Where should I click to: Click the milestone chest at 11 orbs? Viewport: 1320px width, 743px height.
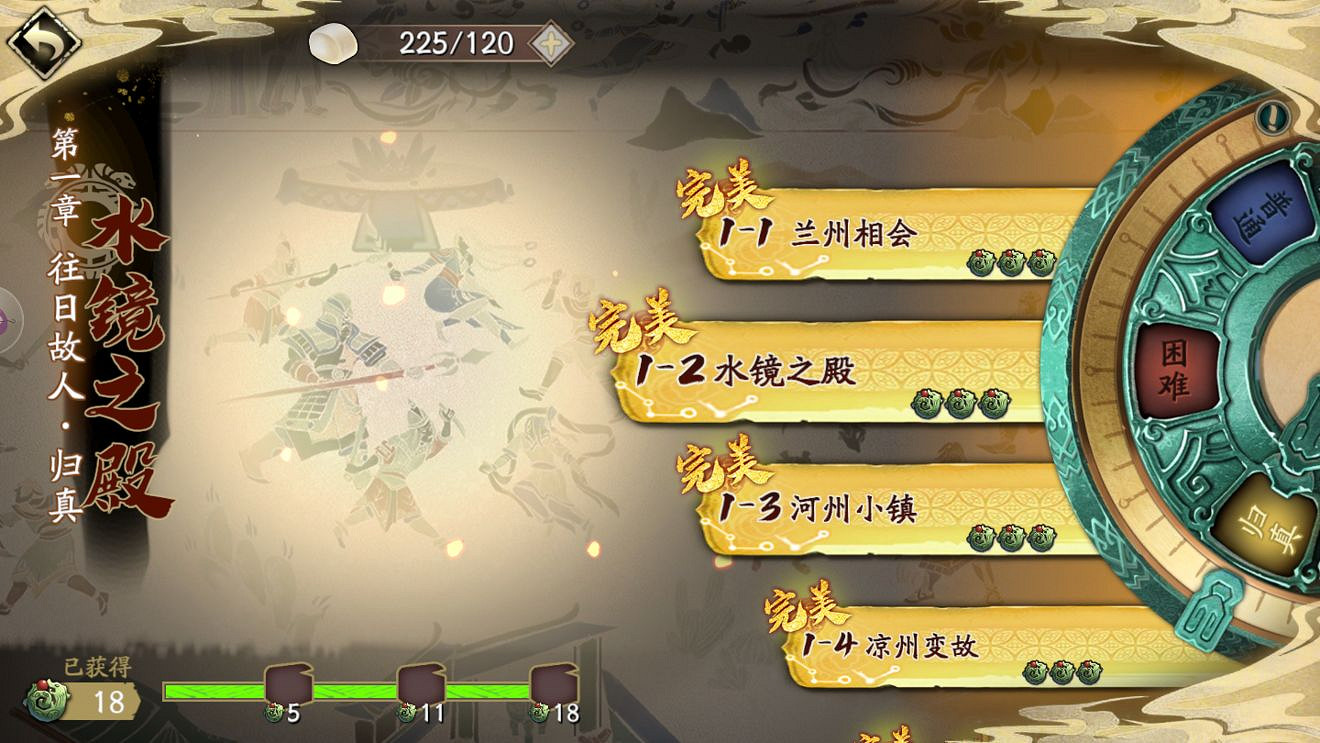(x=421, y=682)
